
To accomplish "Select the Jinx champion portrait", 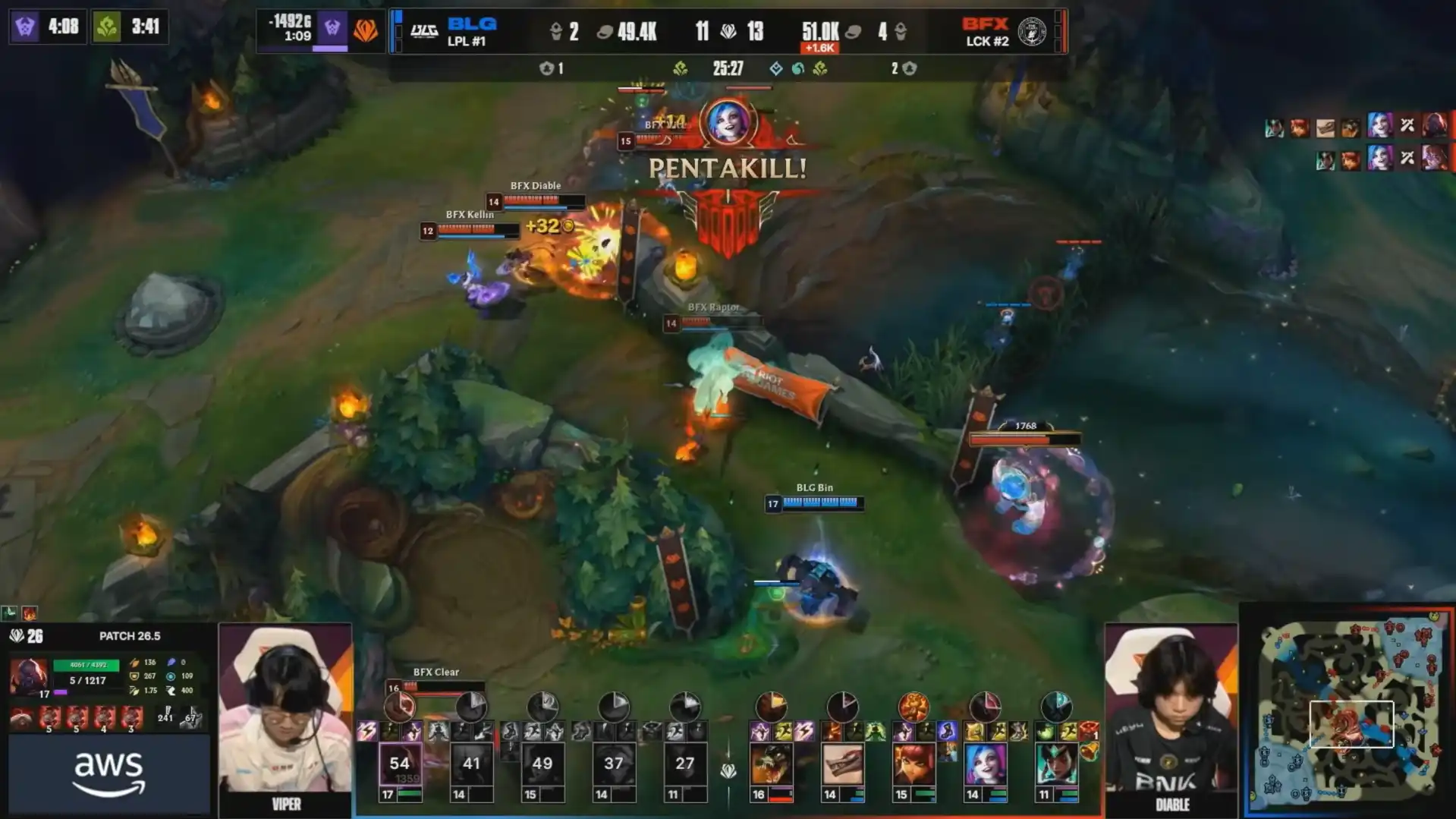I will (985, 764).
